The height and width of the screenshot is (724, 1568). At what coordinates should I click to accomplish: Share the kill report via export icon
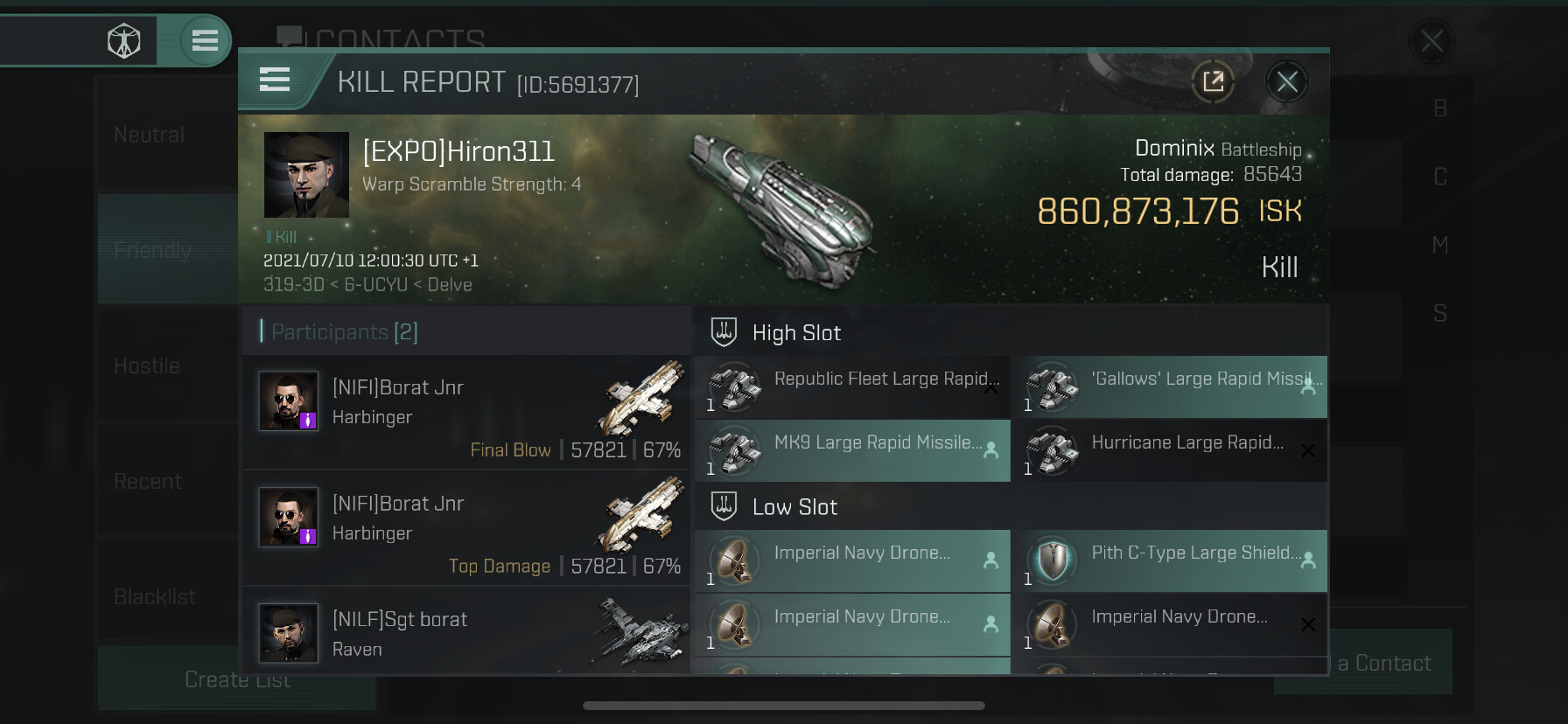[x=1213, y=82]
